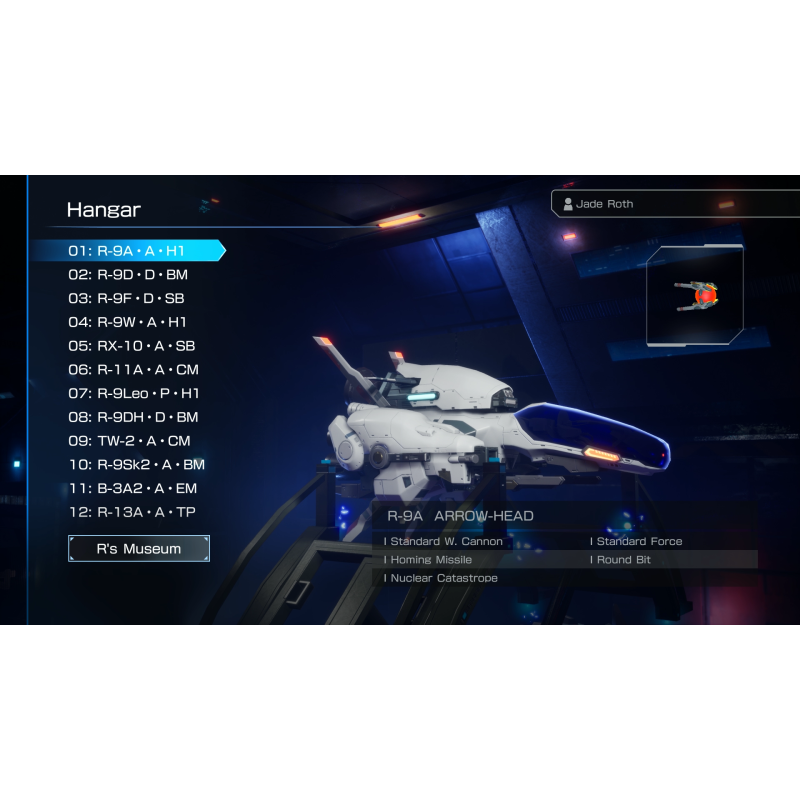
Task: Select the Round Bit entry
Action: pos(623,560)
